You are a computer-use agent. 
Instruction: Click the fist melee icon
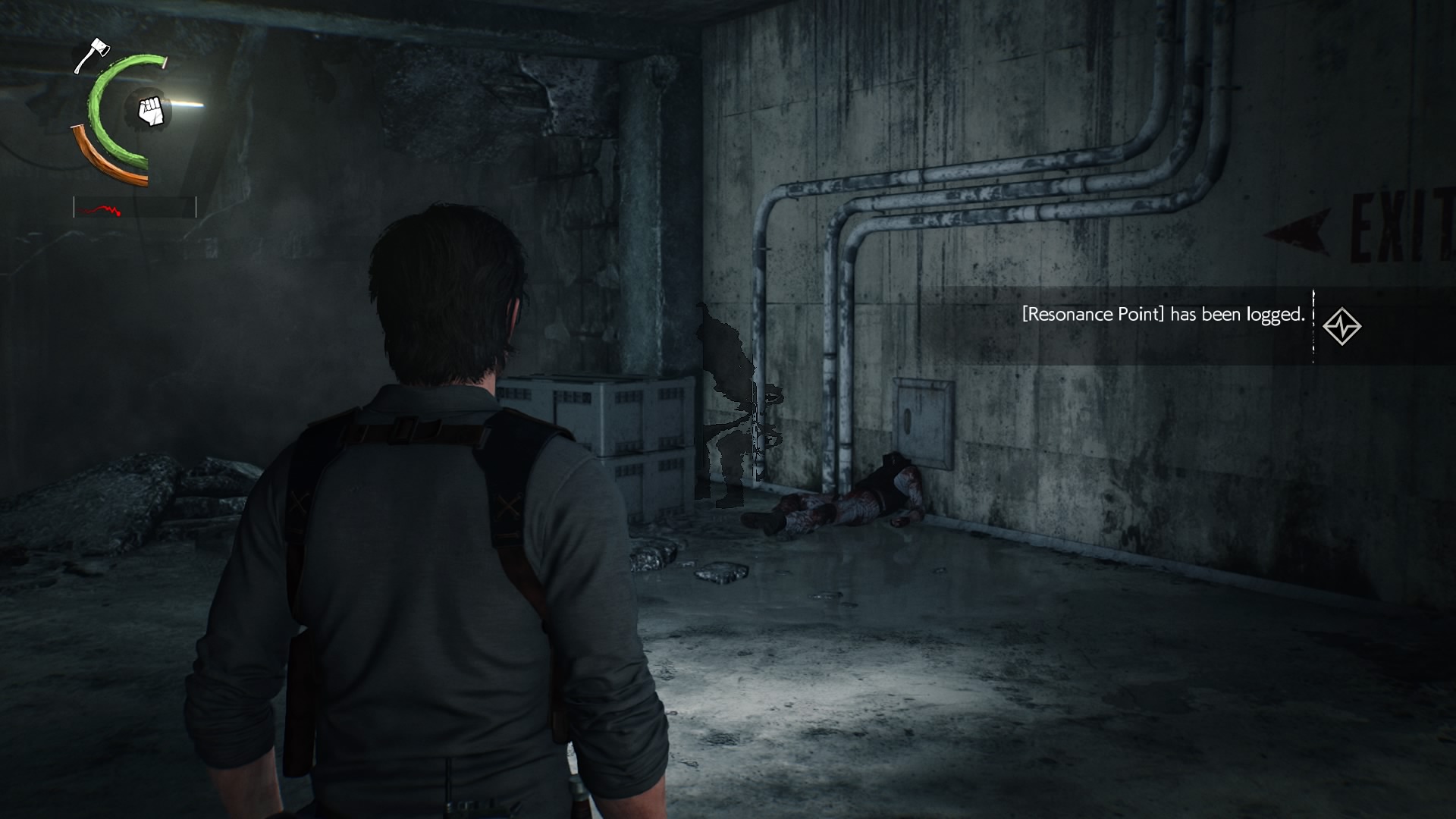152,111
